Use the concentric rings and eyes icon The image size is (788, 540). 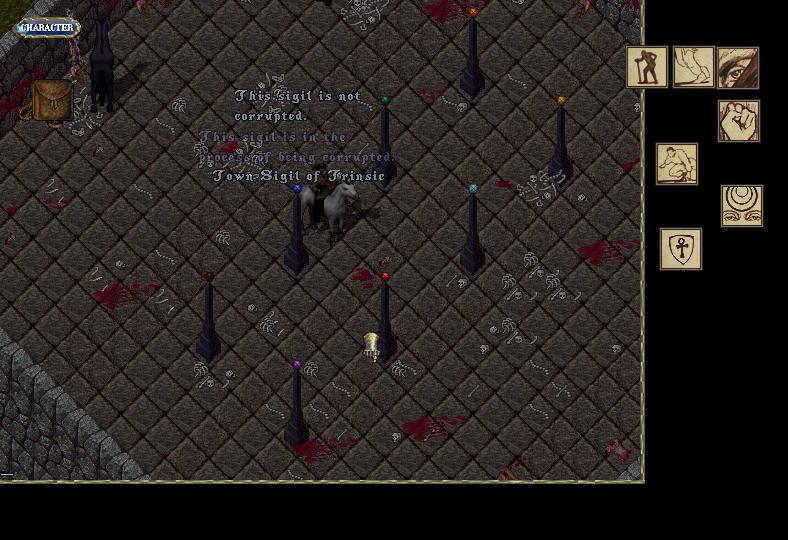pos(742,205)
